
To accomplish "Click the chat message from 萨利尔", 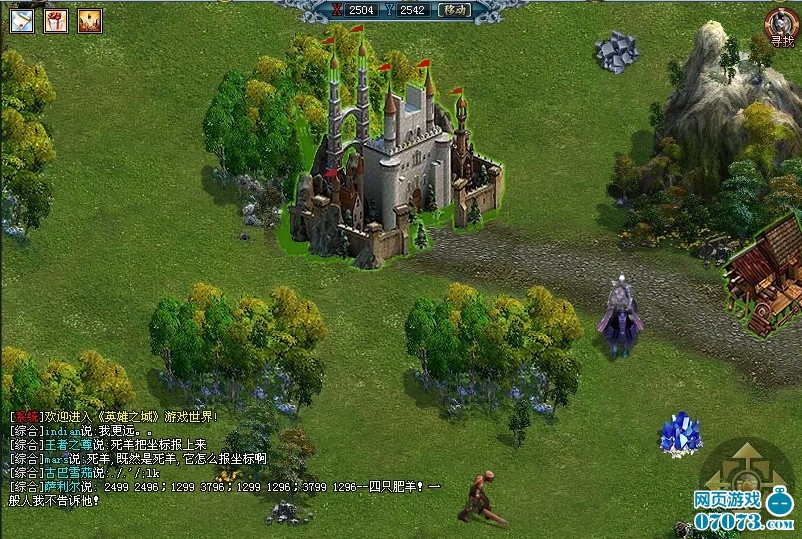I will 225,486.
